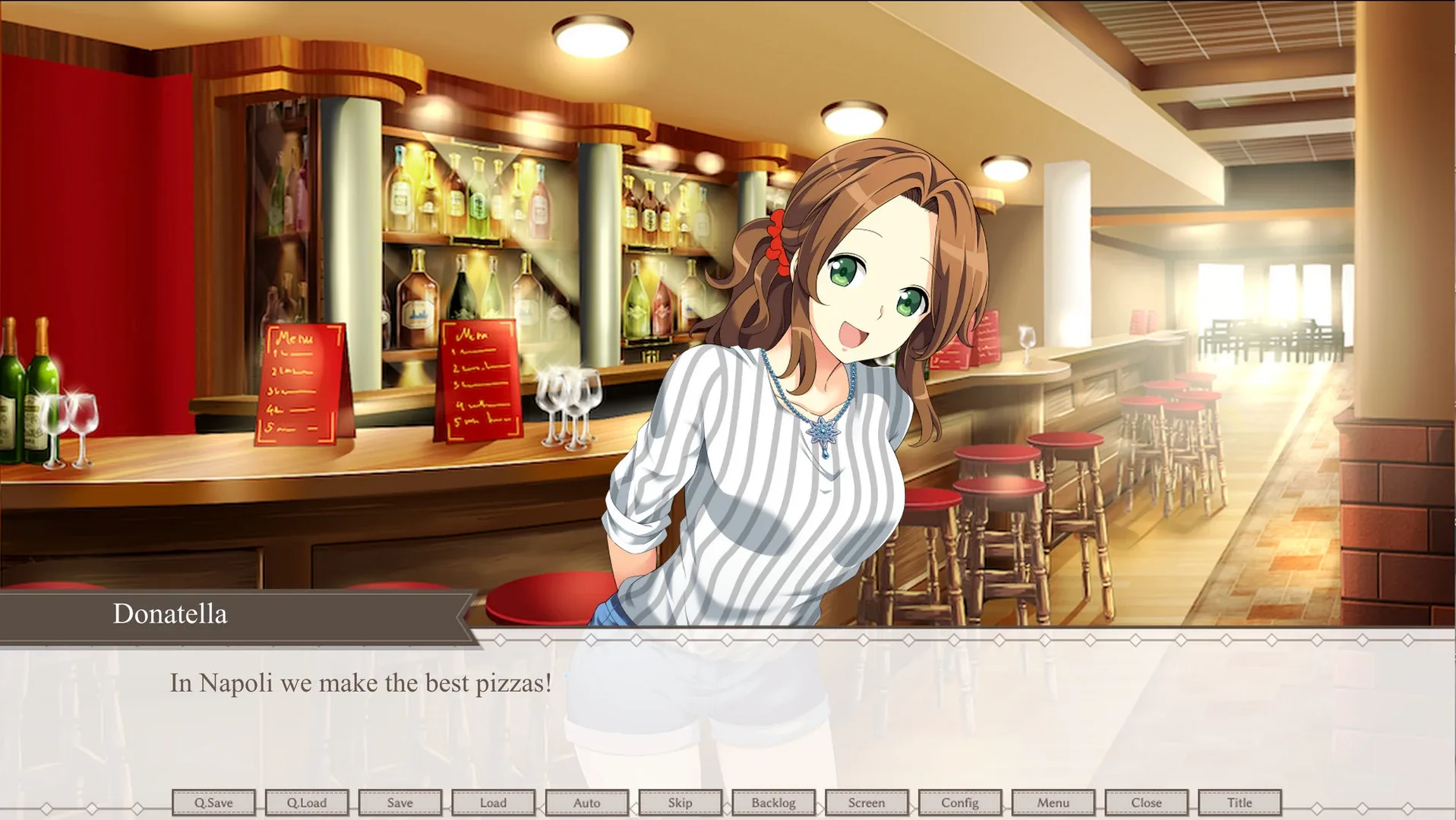The height and width of the screenshot is (820, 1456).
Task: Perform a Quick Load with Q.Load
Action: tap(306, 803)
